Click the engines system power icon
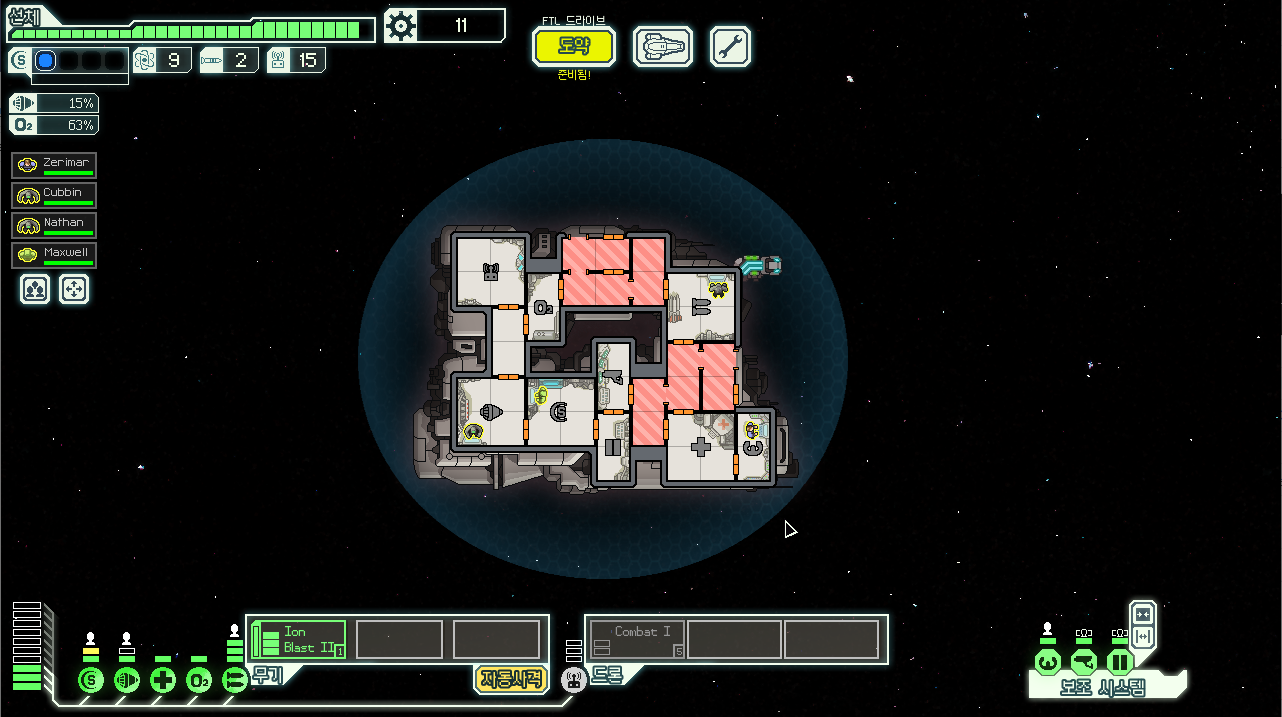1282x717 pixels. pos(127,681)
